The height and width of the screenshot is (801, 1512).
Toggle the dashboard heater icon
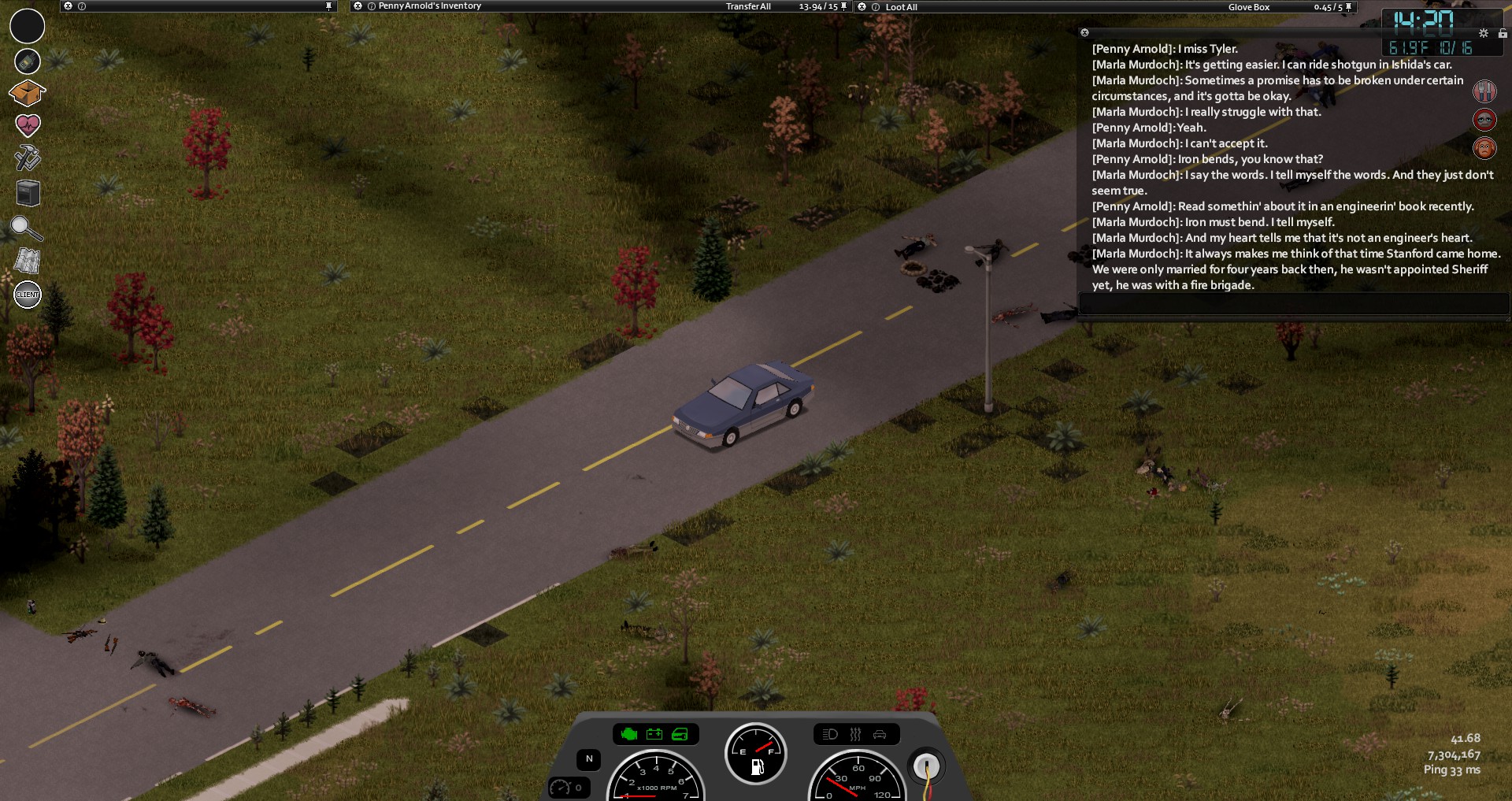tap(855, 735)
